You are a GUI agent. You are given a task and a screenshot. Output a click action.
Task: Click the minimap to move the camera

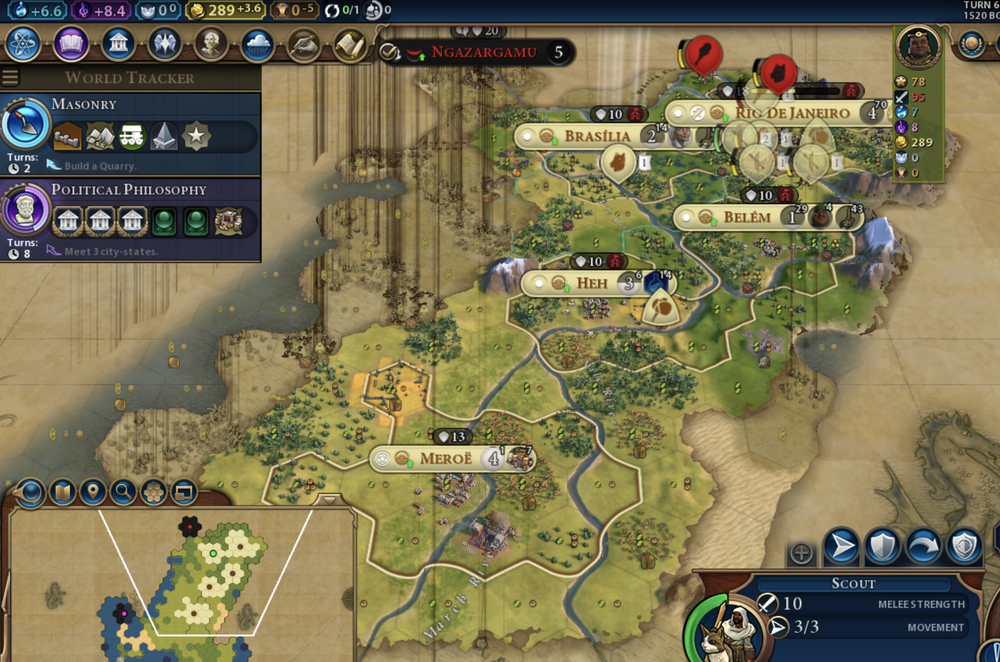[200, 580]
